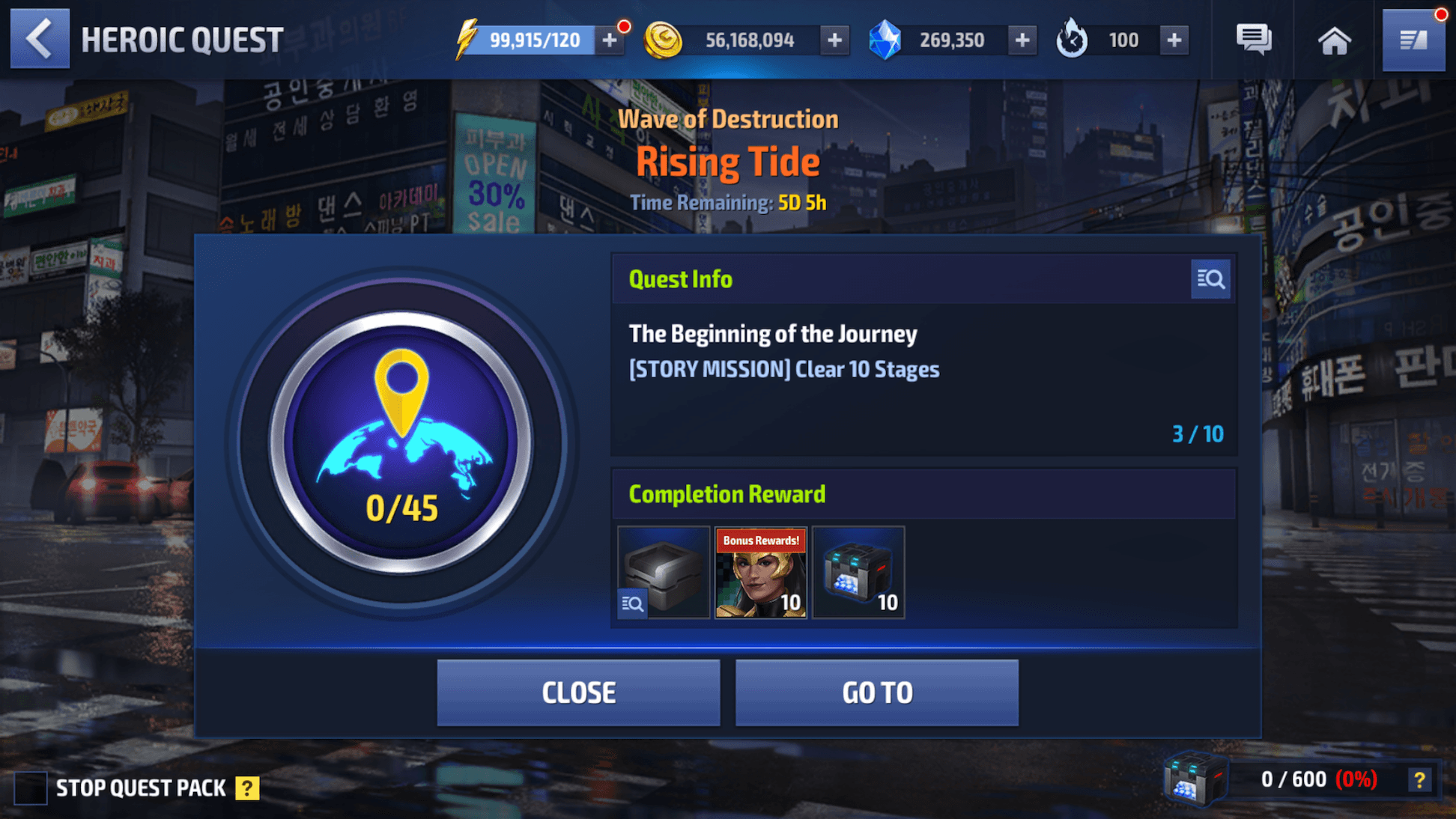Open the chat speech bubble icon
1456x819 pixels.
(1253, 40)
